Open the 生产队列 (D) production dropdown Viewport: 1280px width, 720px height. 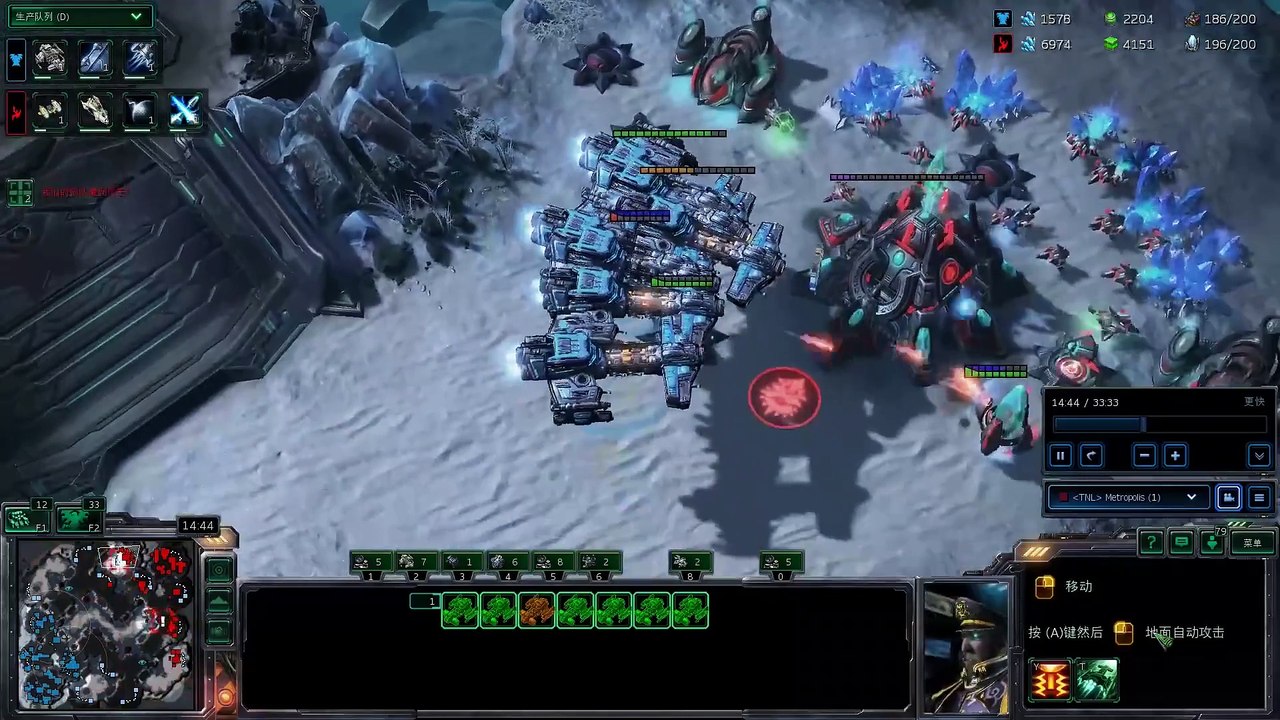(x=79, y=17)
